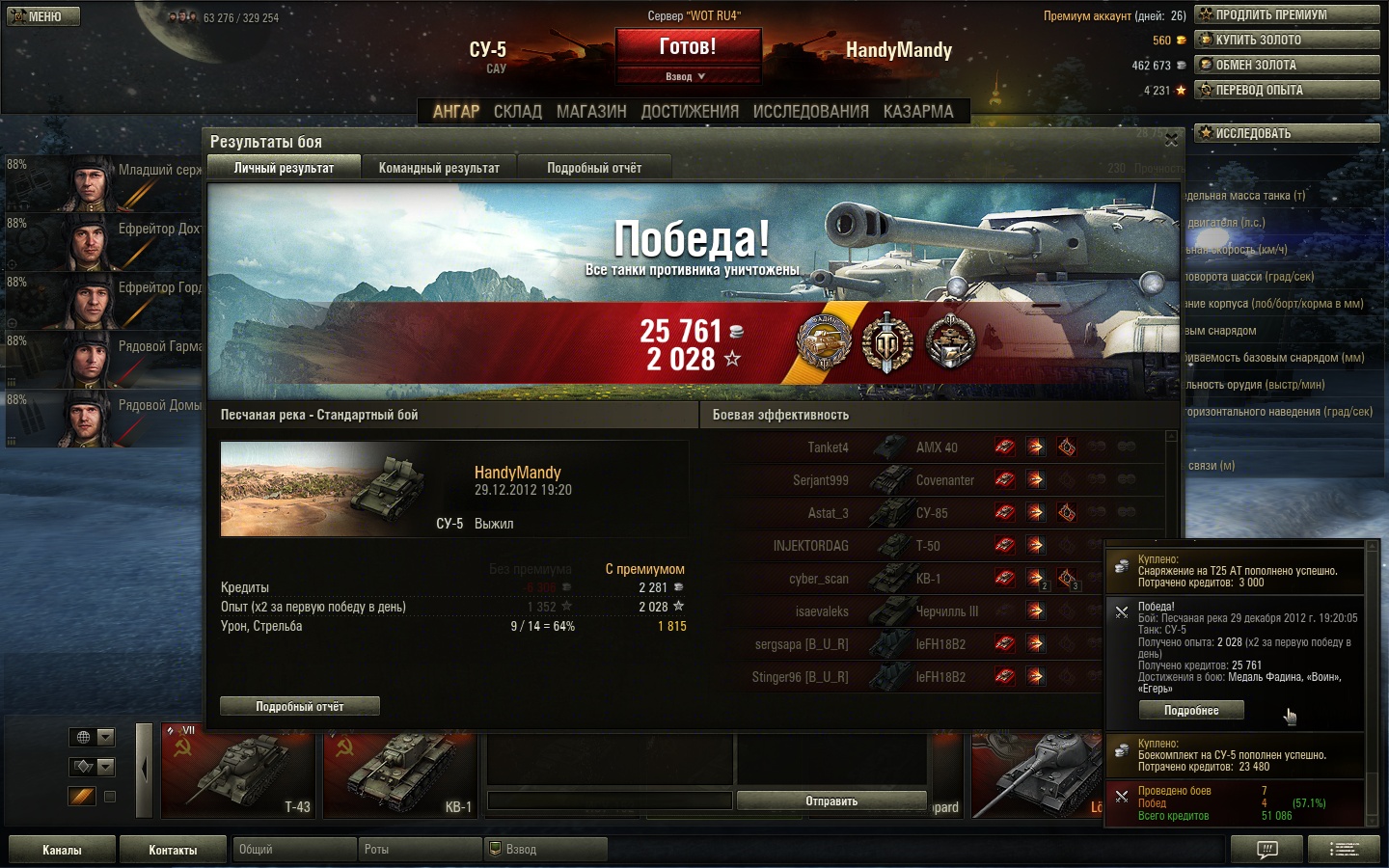Click the КУПИТЬ ЗОЛОТО button
The image size is (1389, 868).
pyautogui.click(x=1287, y=40)
